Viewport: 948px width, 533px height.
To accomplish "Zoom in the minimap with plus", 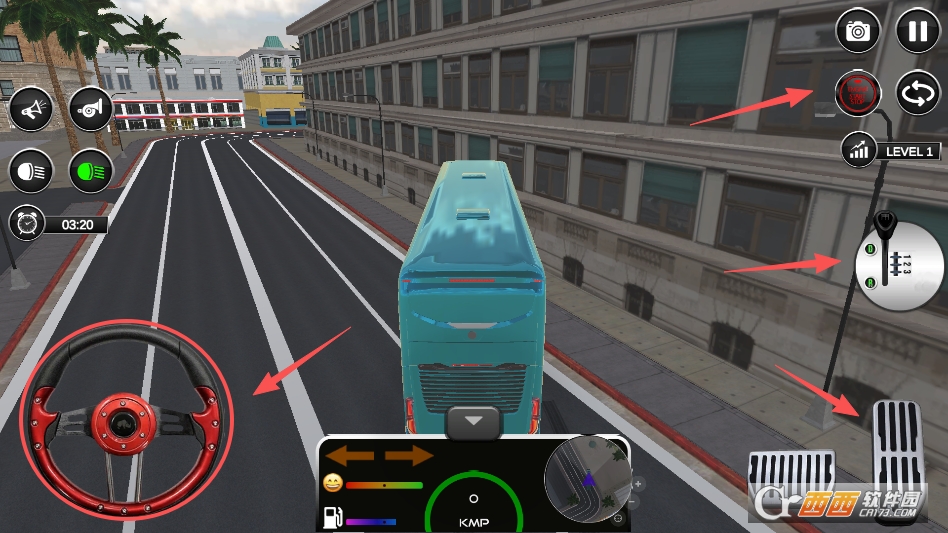I will tap(639, 484).
